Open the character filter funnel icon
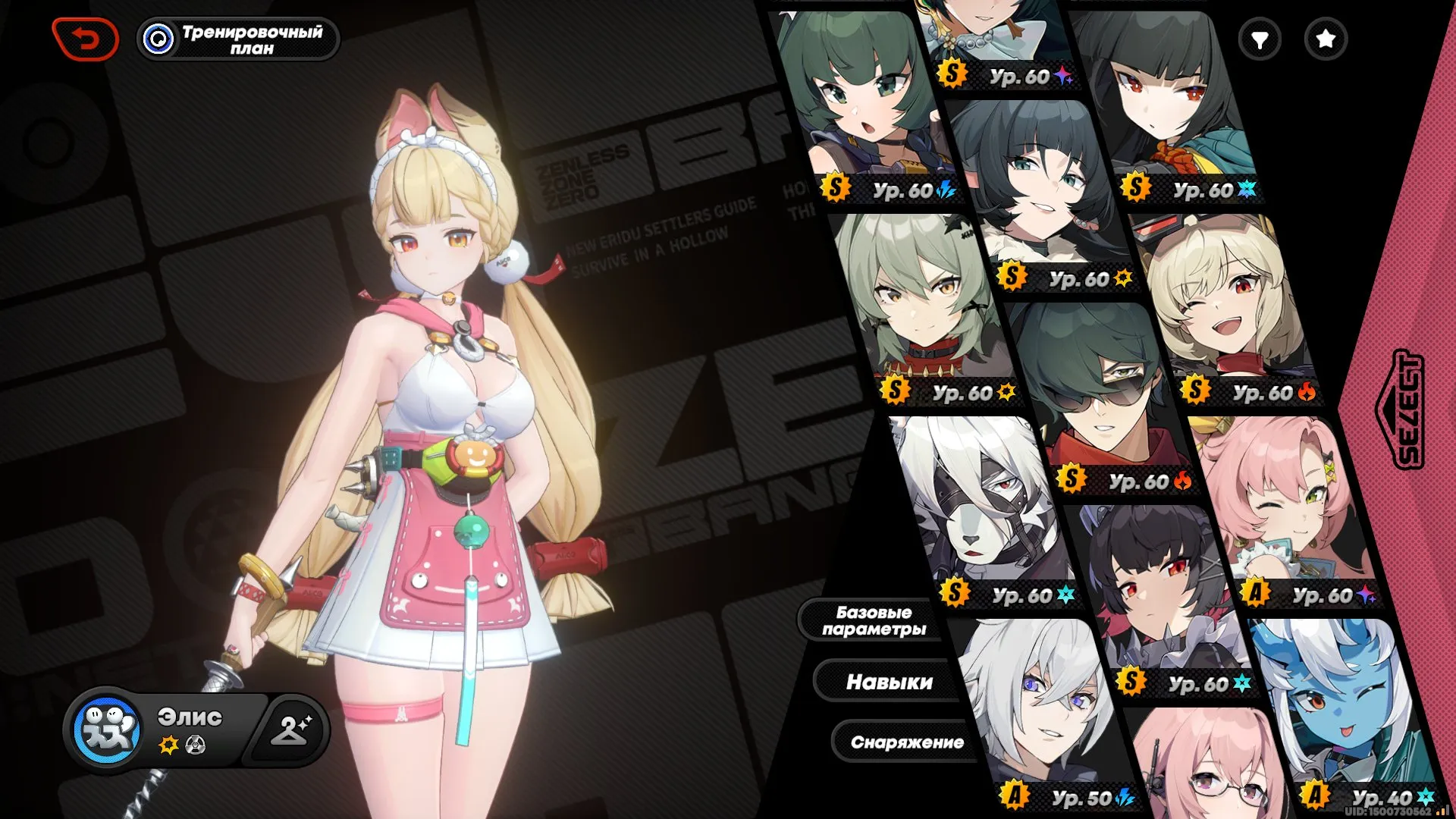 pyautogui.click(x=1258, y=39)
